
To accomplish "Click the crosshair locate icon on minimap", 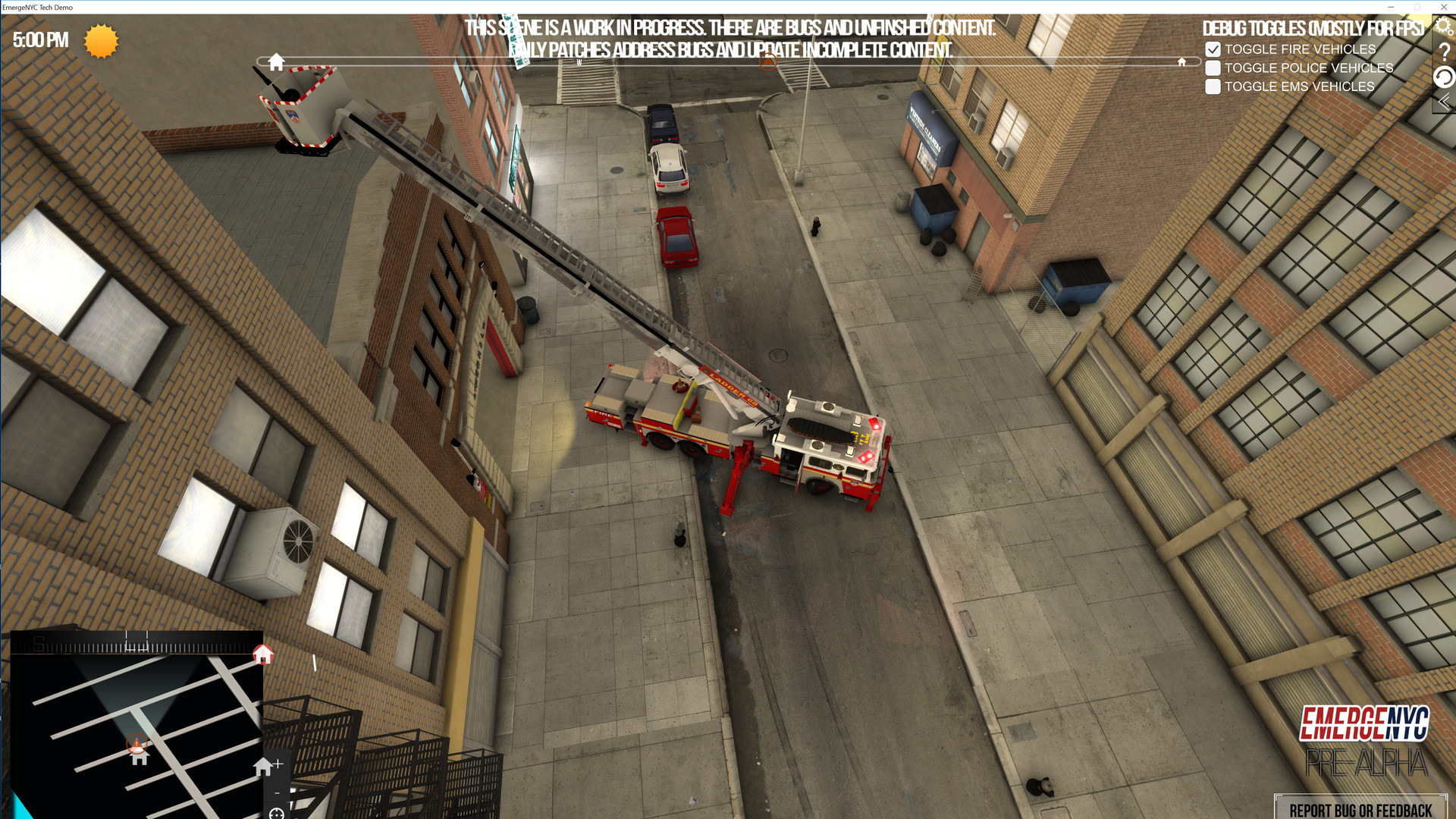I will point(276,814).
